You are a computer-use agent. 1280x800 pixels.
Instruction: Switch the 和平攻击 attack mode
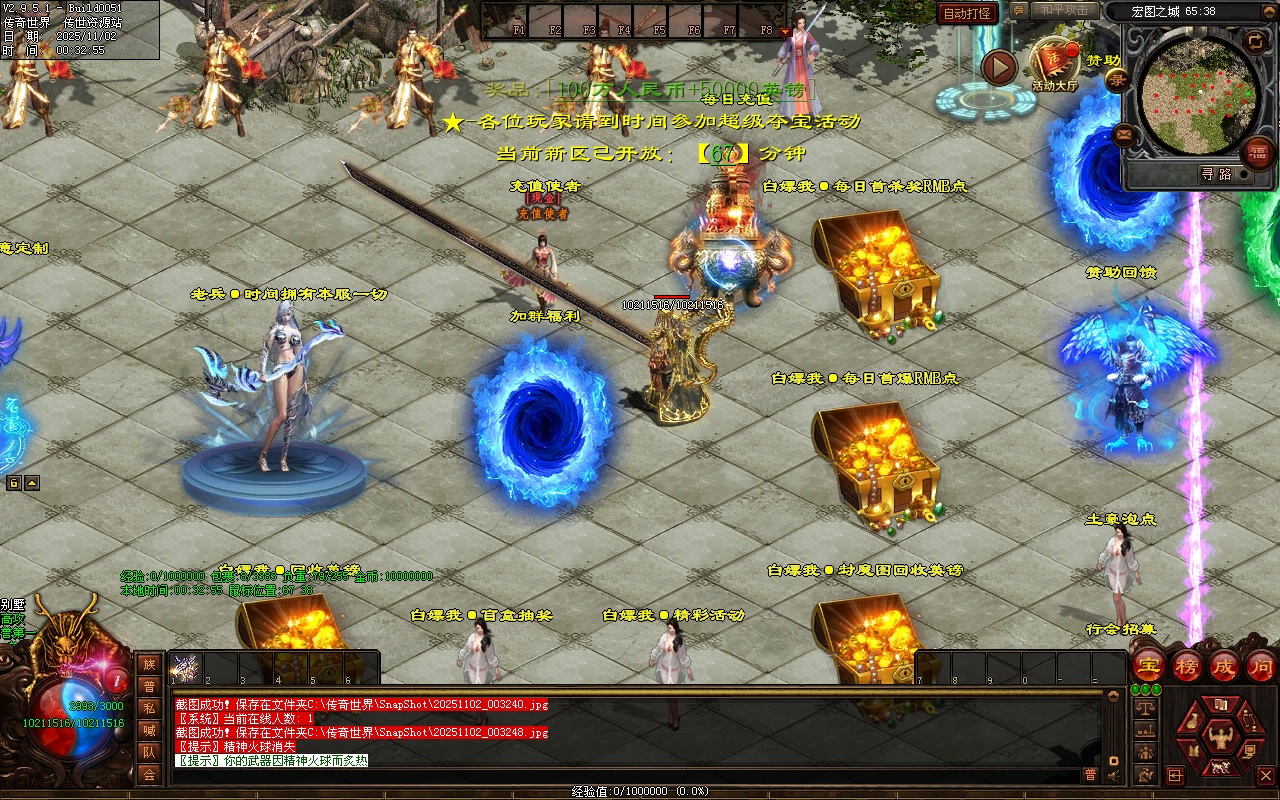(1066, 10)
